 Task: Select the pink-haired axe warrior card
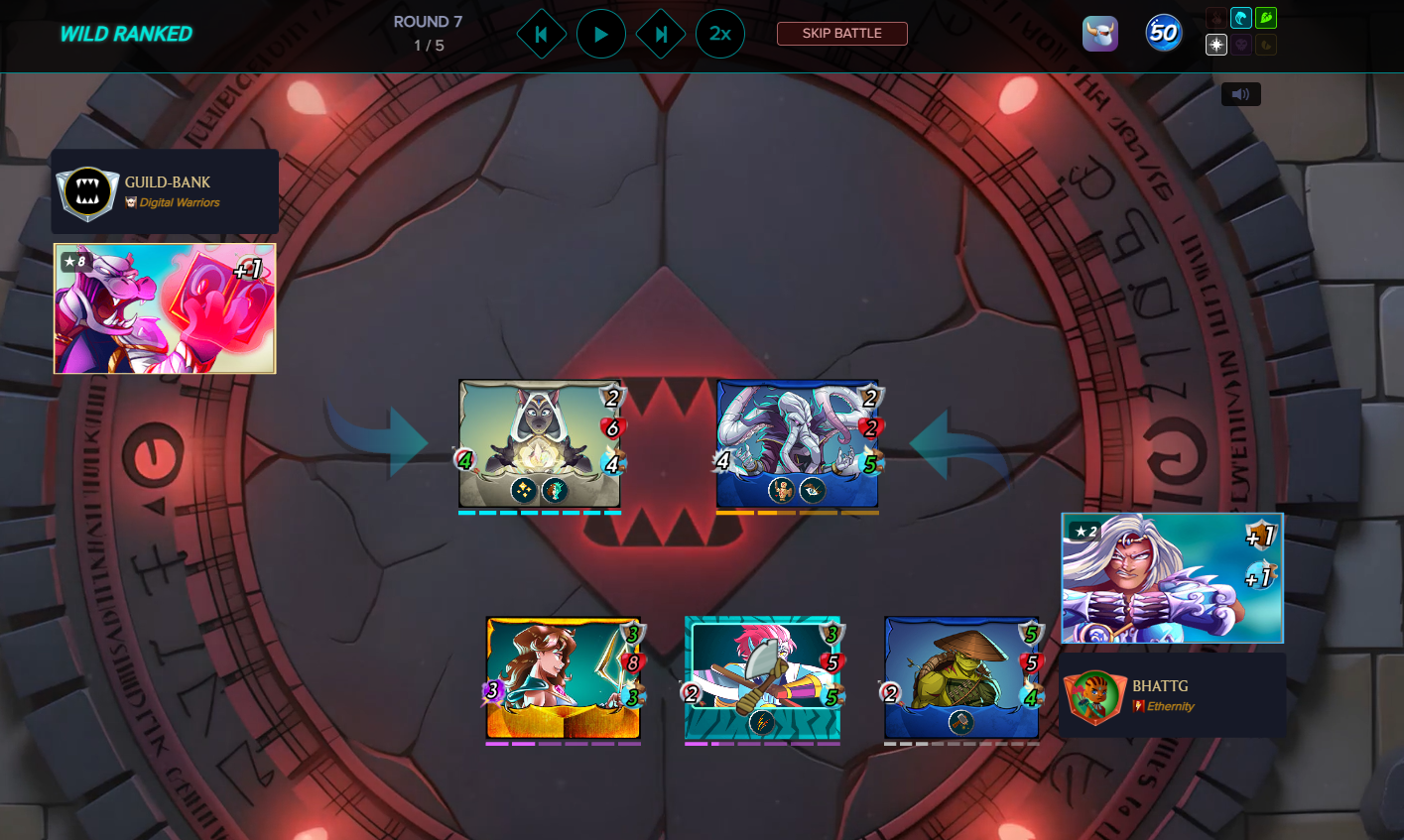(x=762, y=678)
